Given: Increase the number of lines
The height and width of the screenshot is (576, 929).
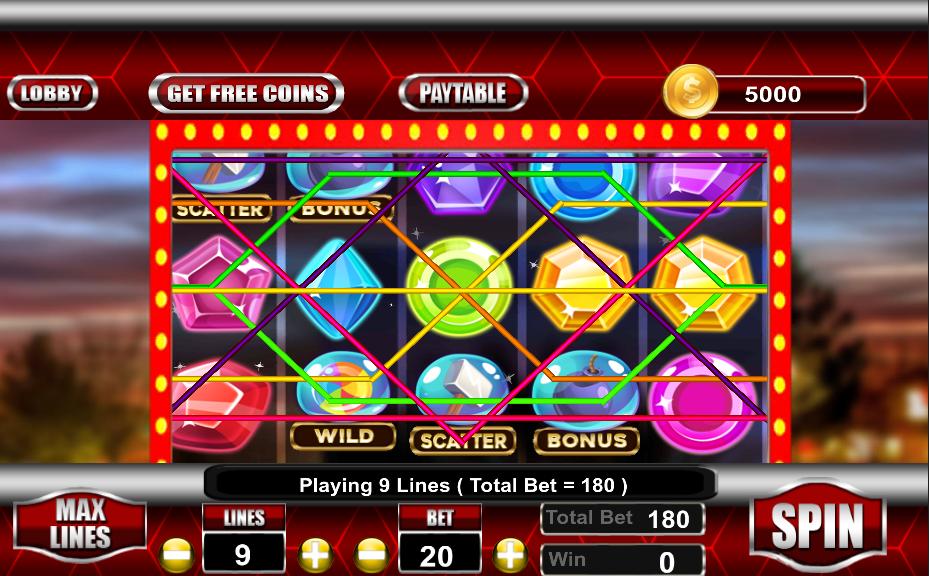Looking at the screenshot, I should click(x=315, y=554).
